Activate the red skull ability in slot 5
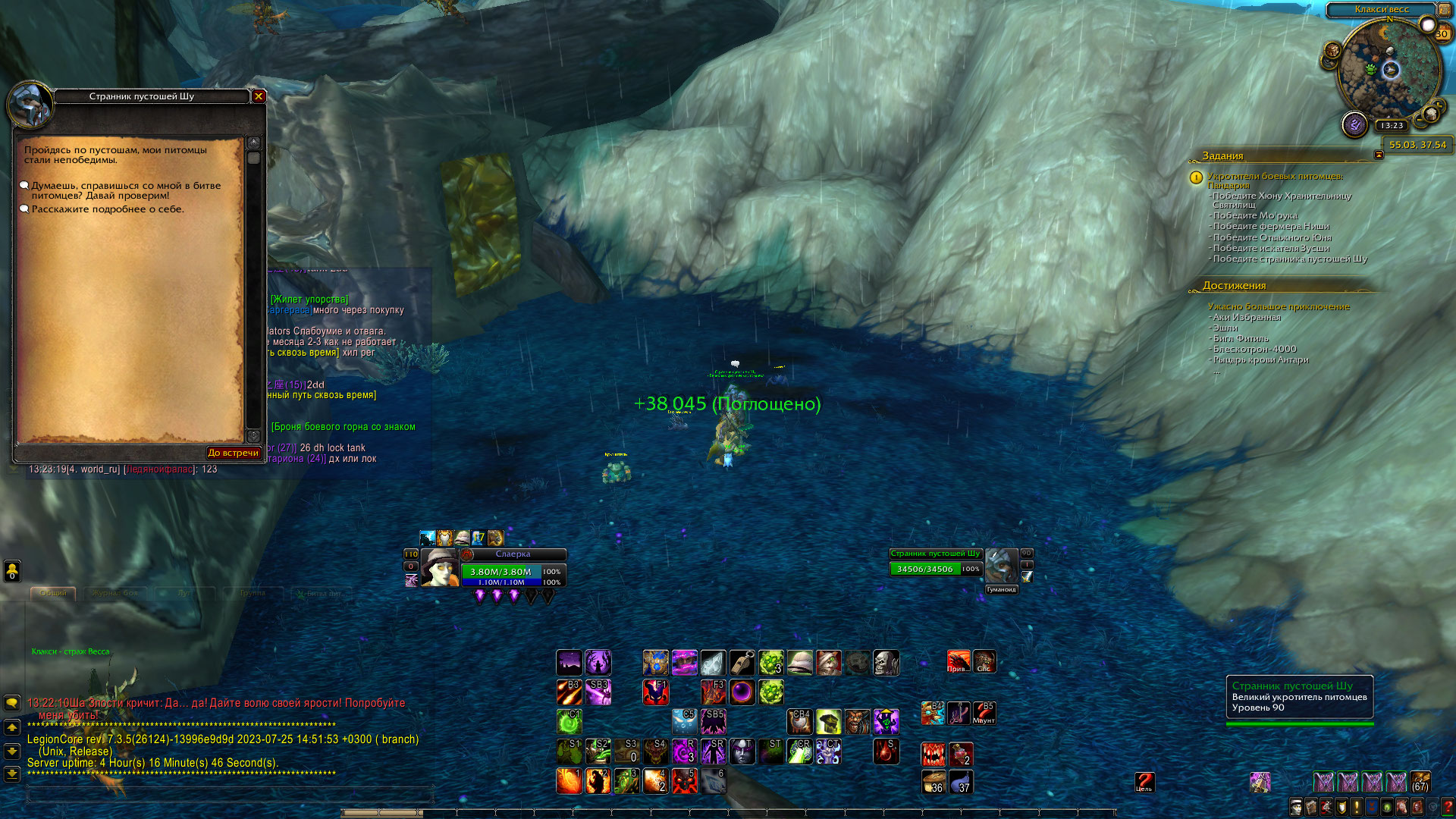The image size is (1456, 819). coord(684,780)
